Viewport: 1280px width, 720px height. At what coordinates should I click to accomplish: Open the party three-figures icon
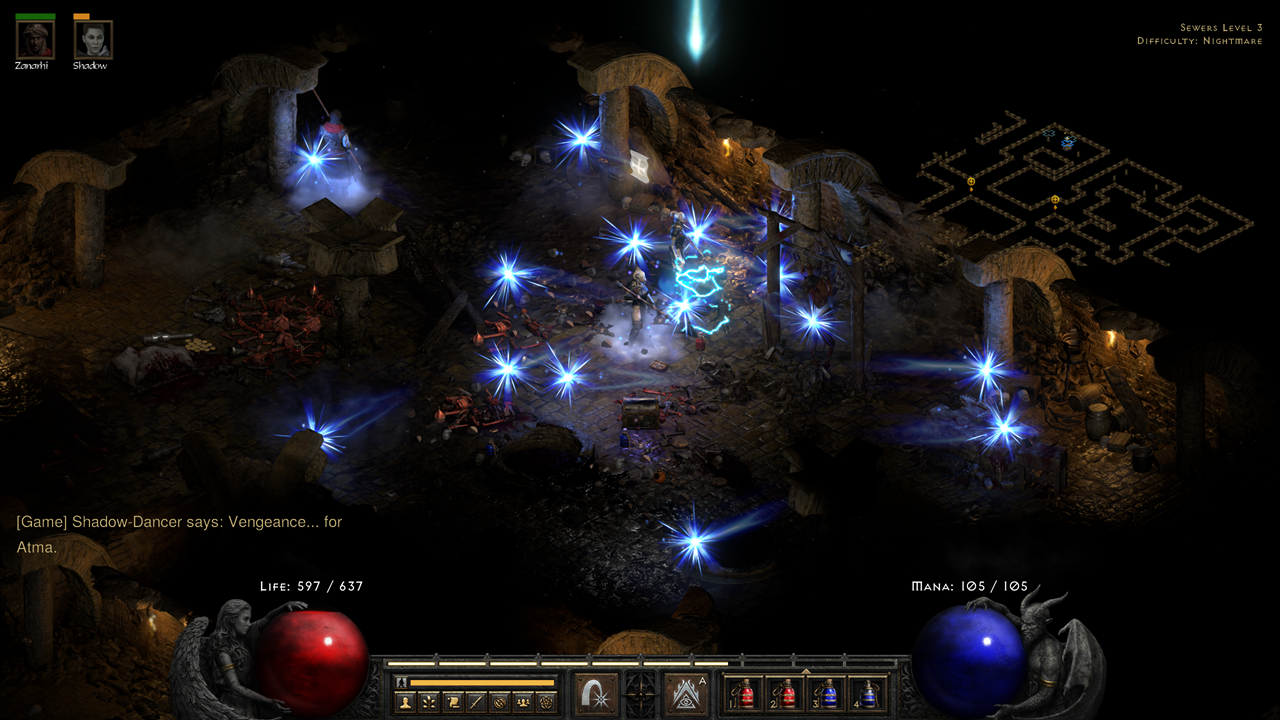click(x=522, y=702)
